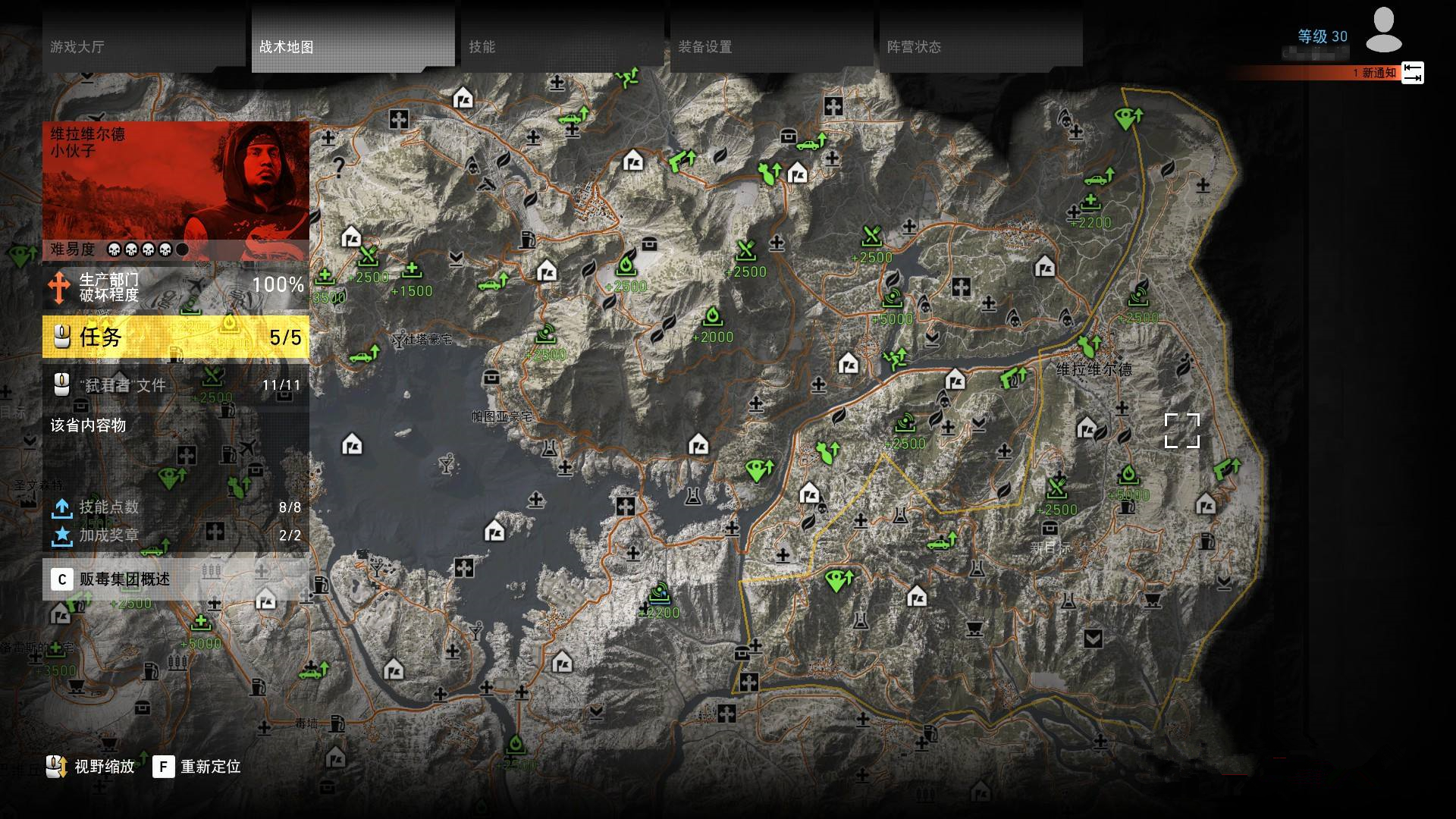Select the 维拉维尔德 town label on map

point(1094,370)
